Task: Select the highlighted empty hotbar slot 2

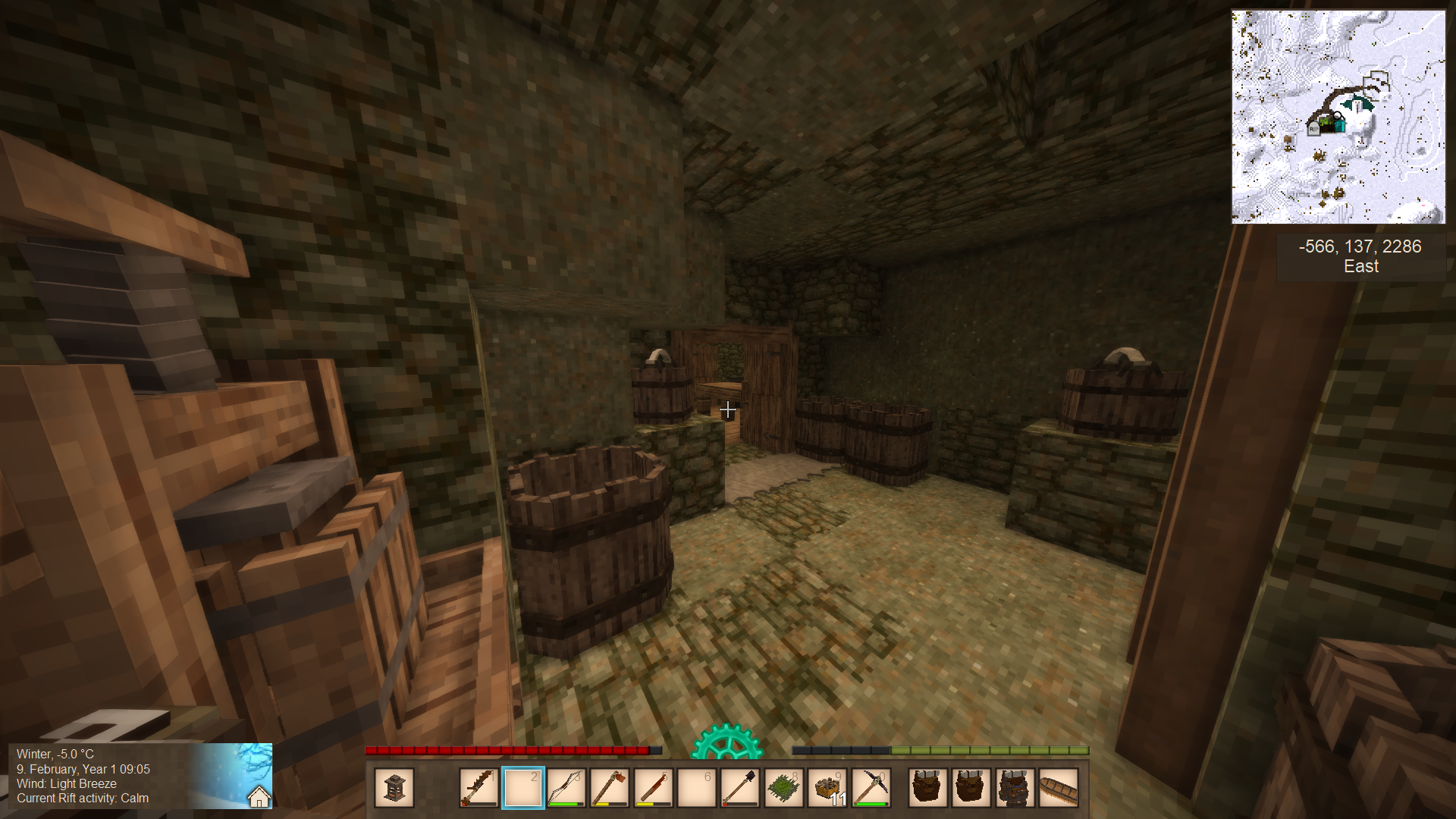Action: pyautogui.click(x=522, y=788)
